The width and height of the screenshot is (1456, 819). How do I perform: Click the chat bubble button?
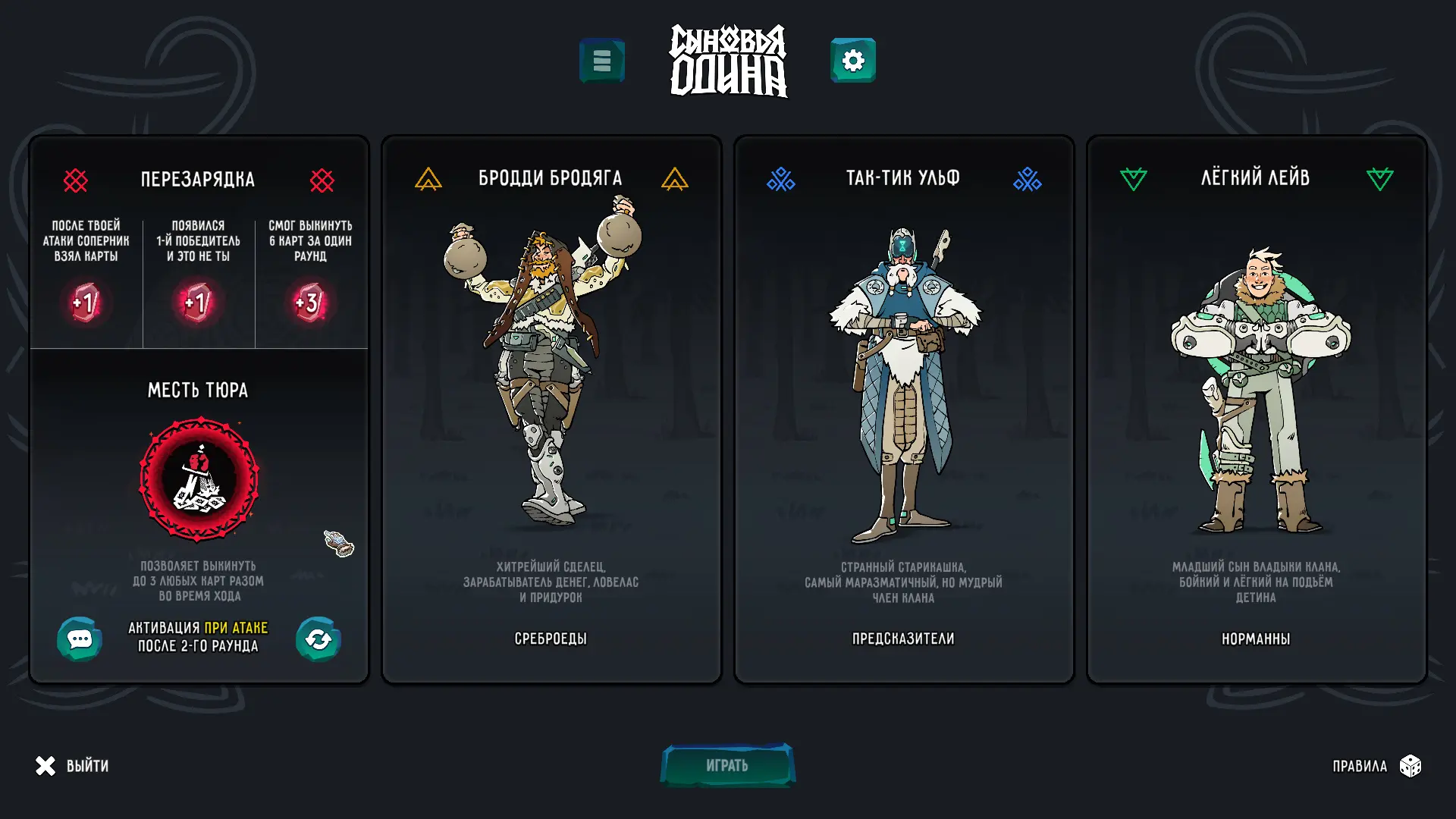pyautogui.click(x=80, y=639)
